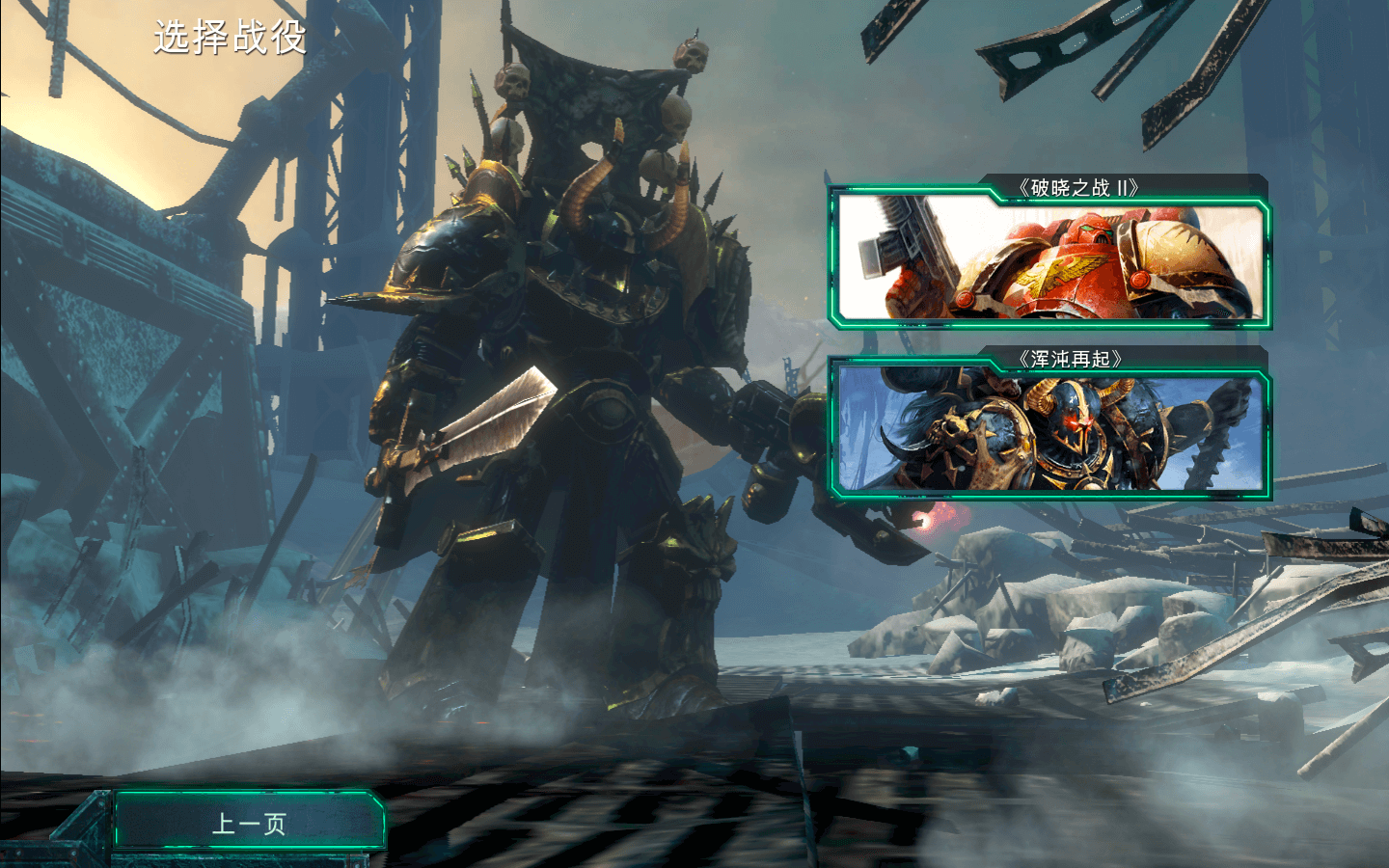Go back with the 上一页 button

click(x=249, y=823)
